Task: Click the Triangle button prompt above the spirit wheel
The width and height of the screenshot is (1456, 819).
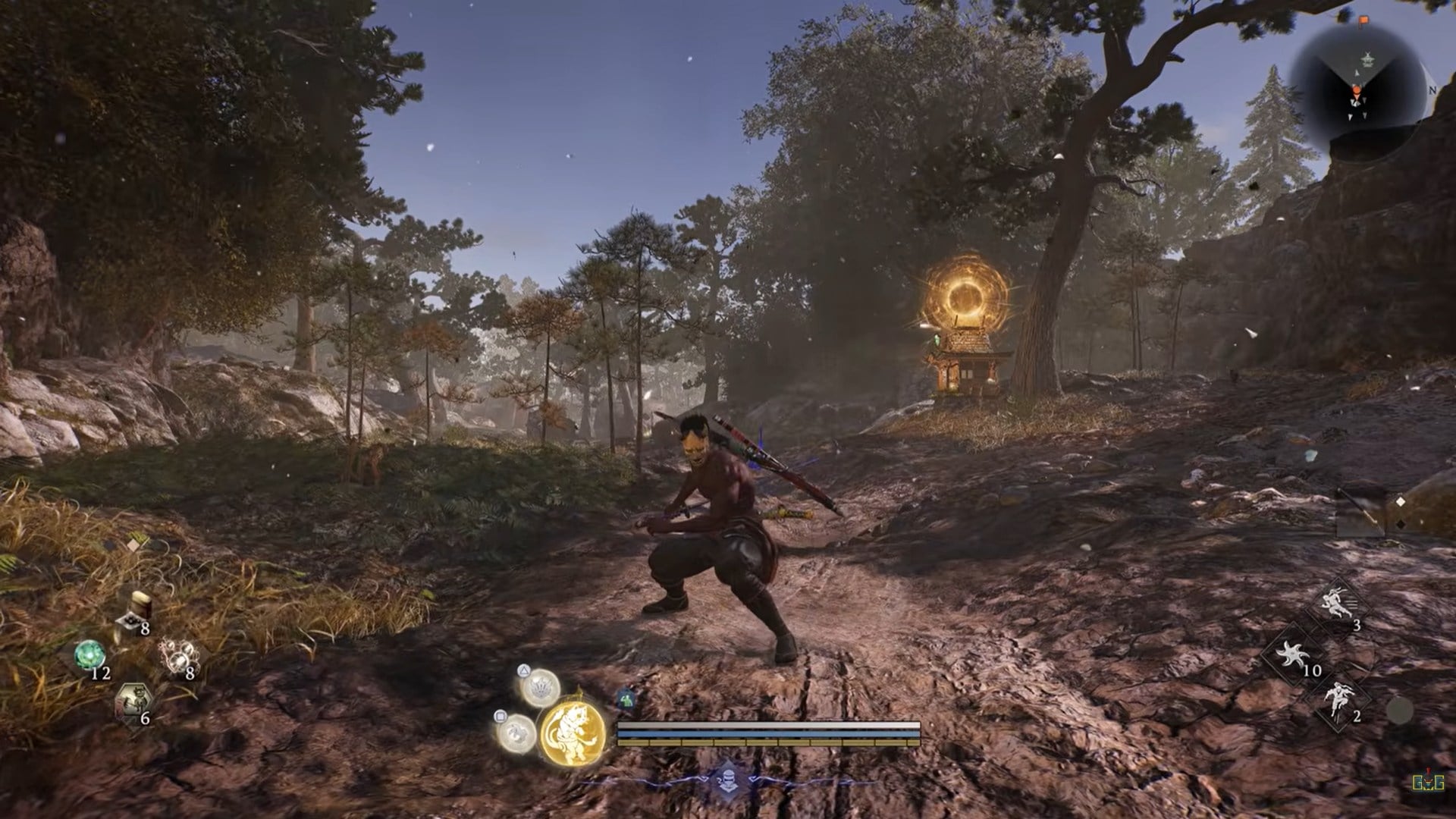Action: (522, 672)
